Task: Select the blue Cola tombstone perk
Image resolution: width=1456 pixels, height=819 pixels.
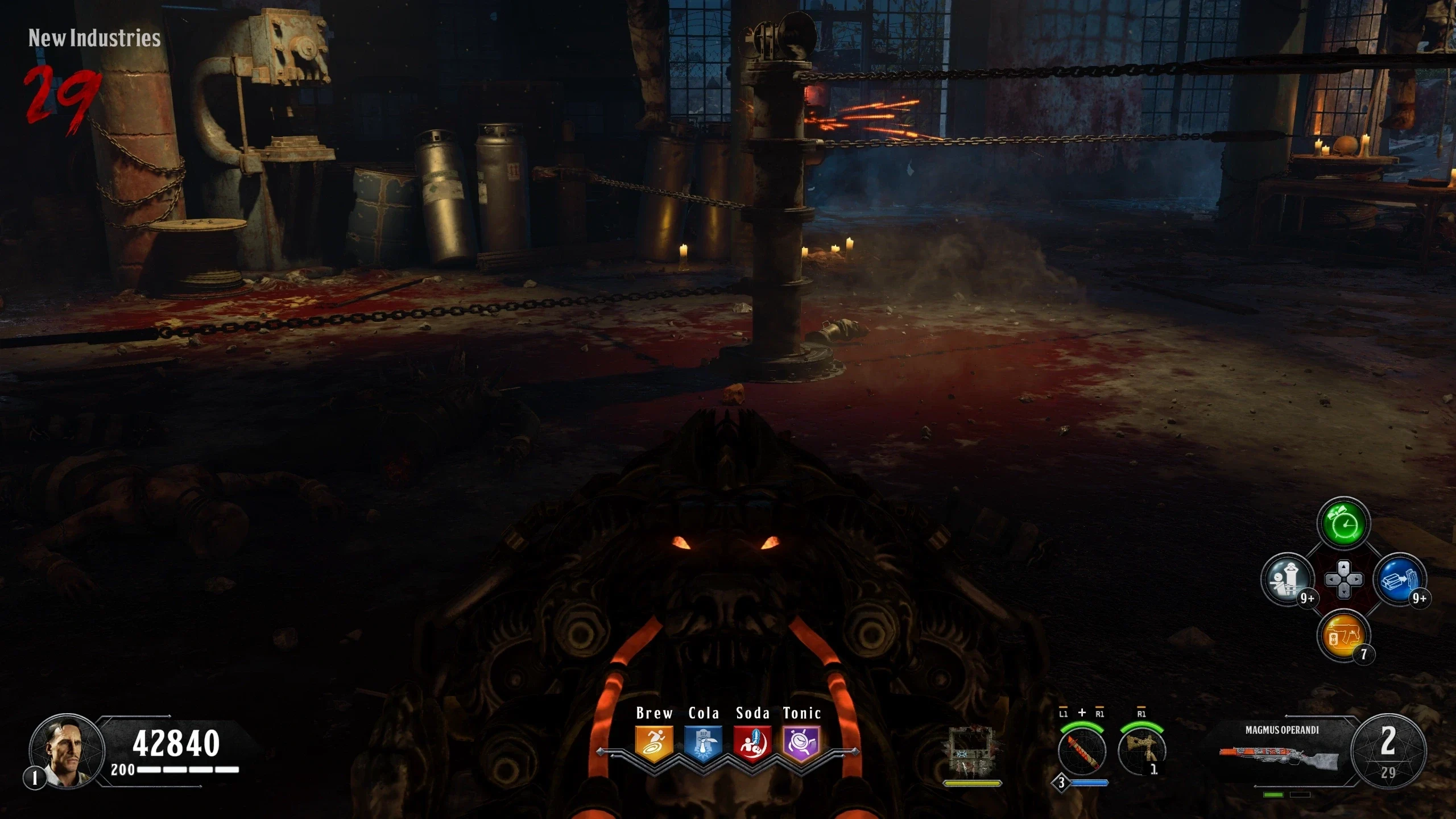Action: tap(704, 743)
